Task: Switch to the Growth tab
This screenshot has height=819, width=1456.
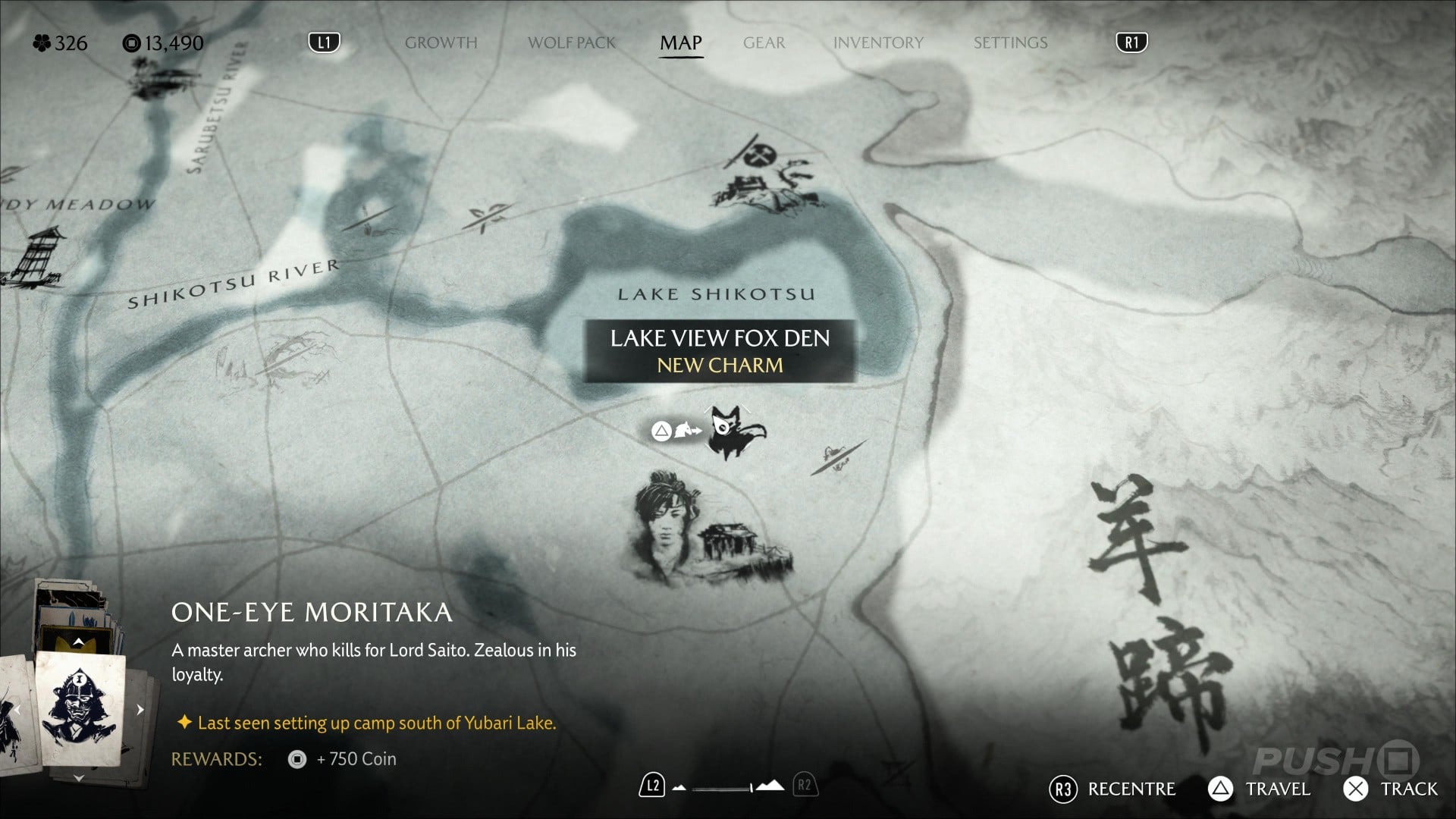Action: [441, 42]
